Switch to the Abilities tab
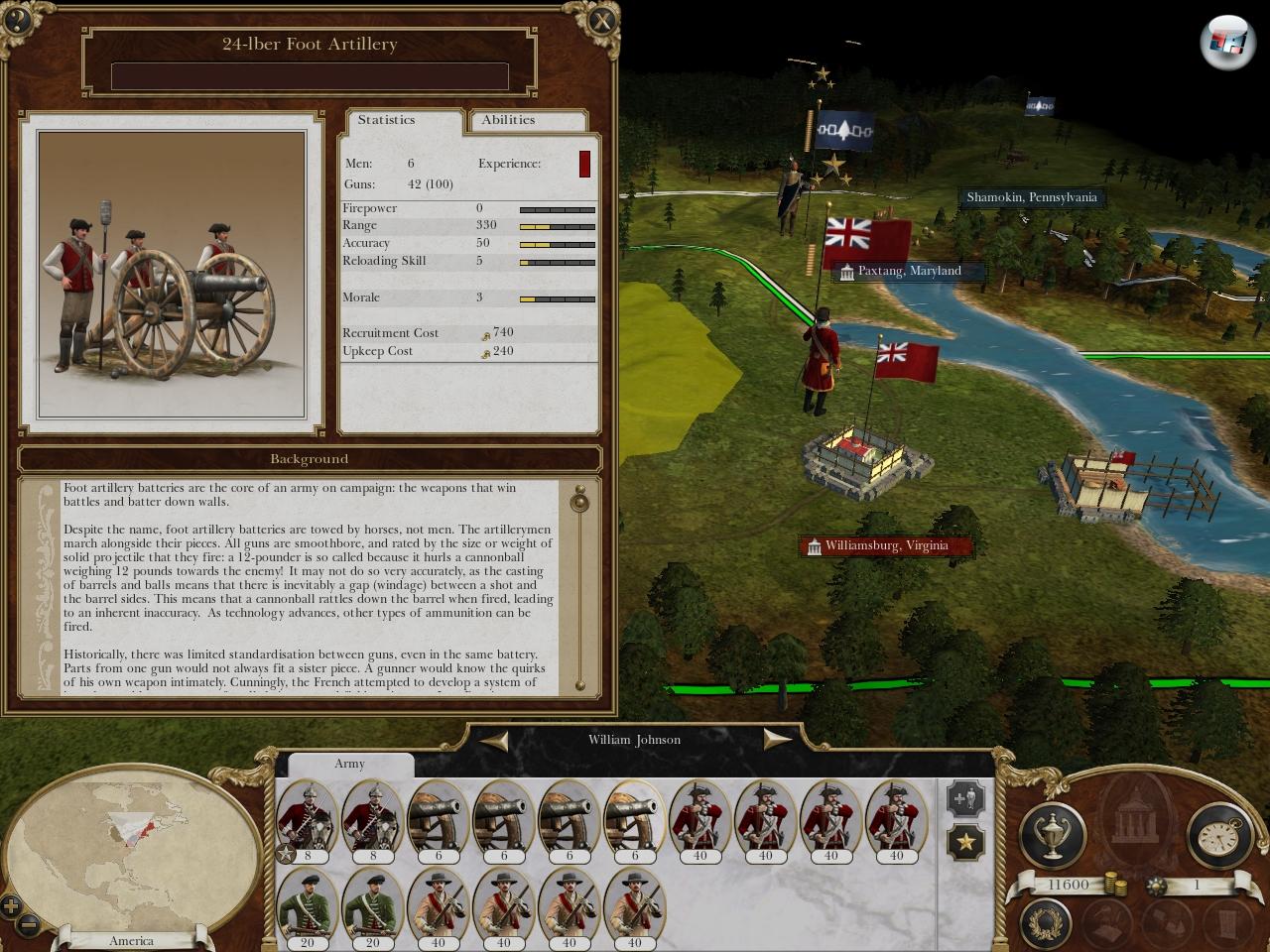Viewport: 1270px width, 952px height. pos(508,120)
